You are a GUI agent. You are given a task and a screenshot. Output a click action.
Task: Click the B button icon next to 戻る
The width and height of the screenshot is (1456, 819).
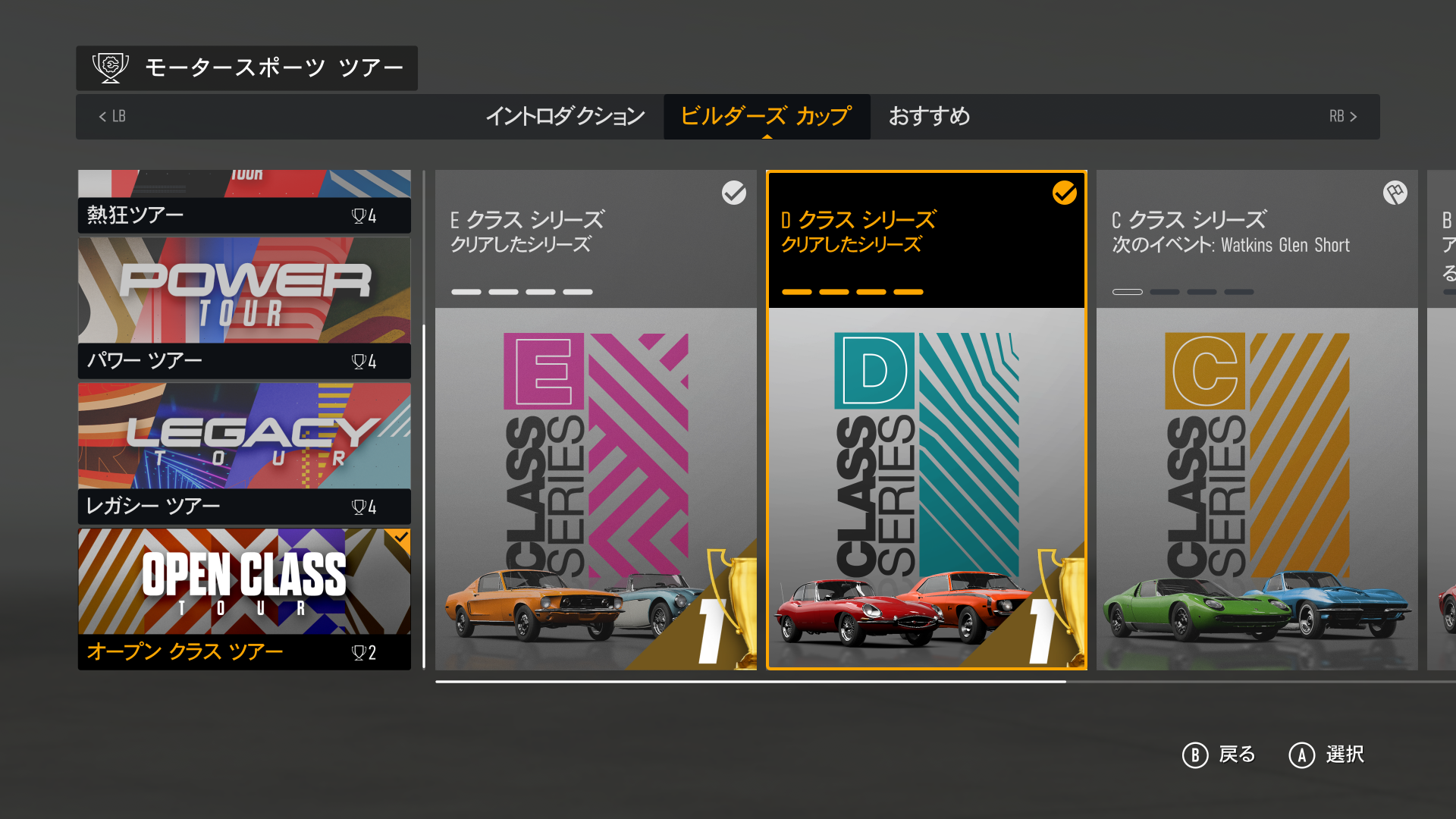coord(1195,755)
